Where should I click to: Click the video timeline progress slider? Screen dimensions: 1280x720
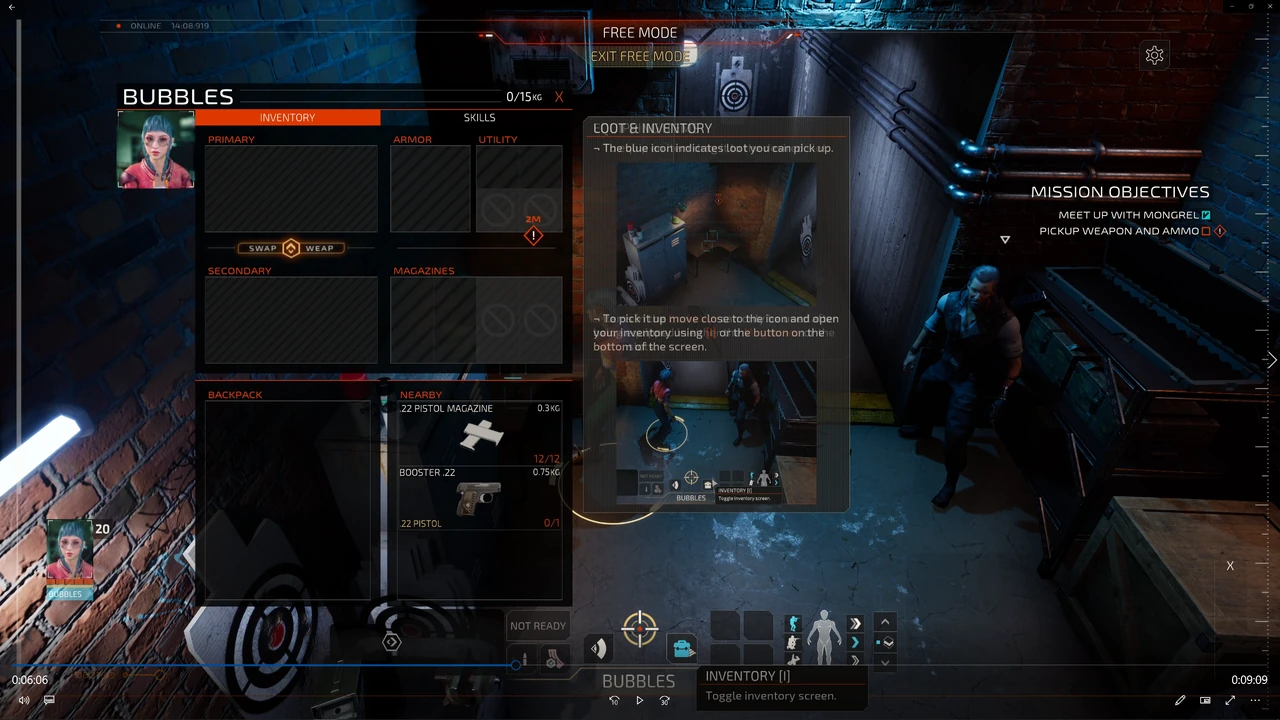pyautogui.click(x=515, y=664)
